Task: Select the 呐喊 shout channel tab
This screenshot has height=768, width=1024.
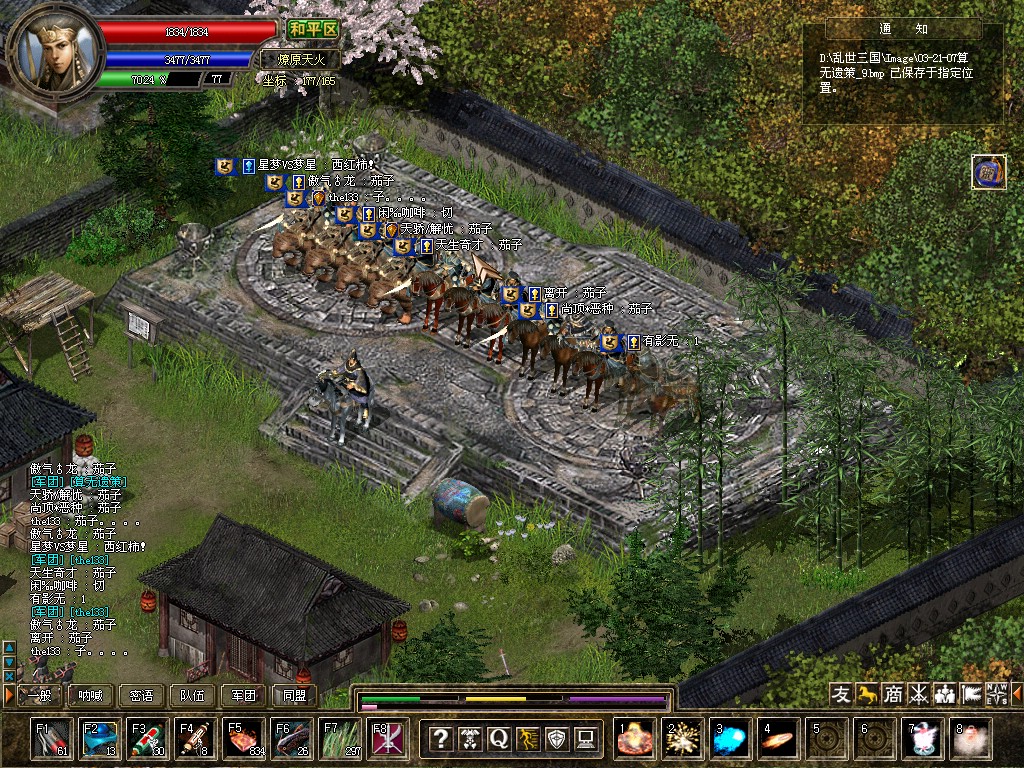Action: [91, 695]
